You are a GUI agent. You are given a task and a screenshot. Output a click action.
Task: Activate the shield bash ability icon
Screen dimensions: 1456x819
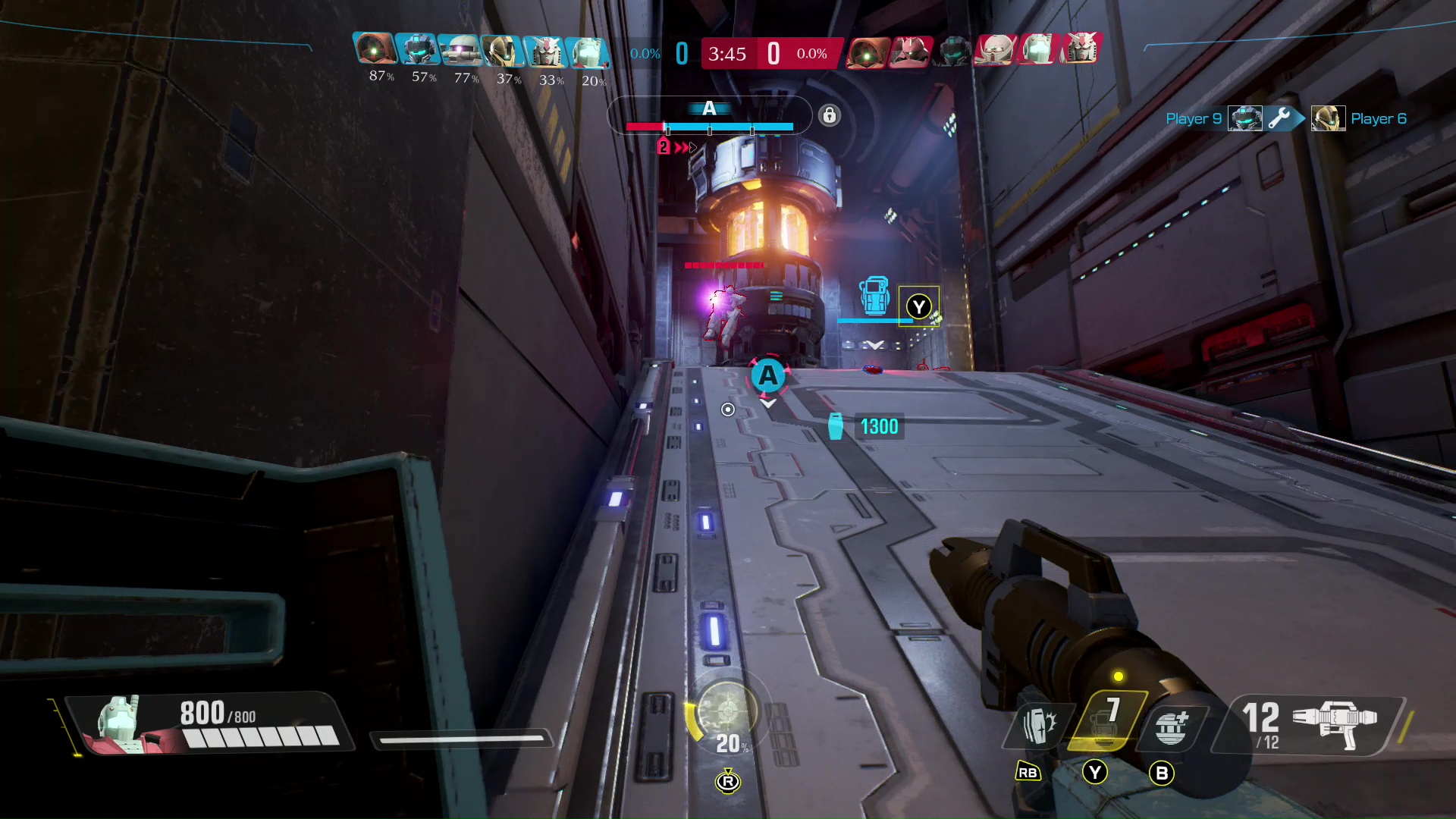point(1036,726)
